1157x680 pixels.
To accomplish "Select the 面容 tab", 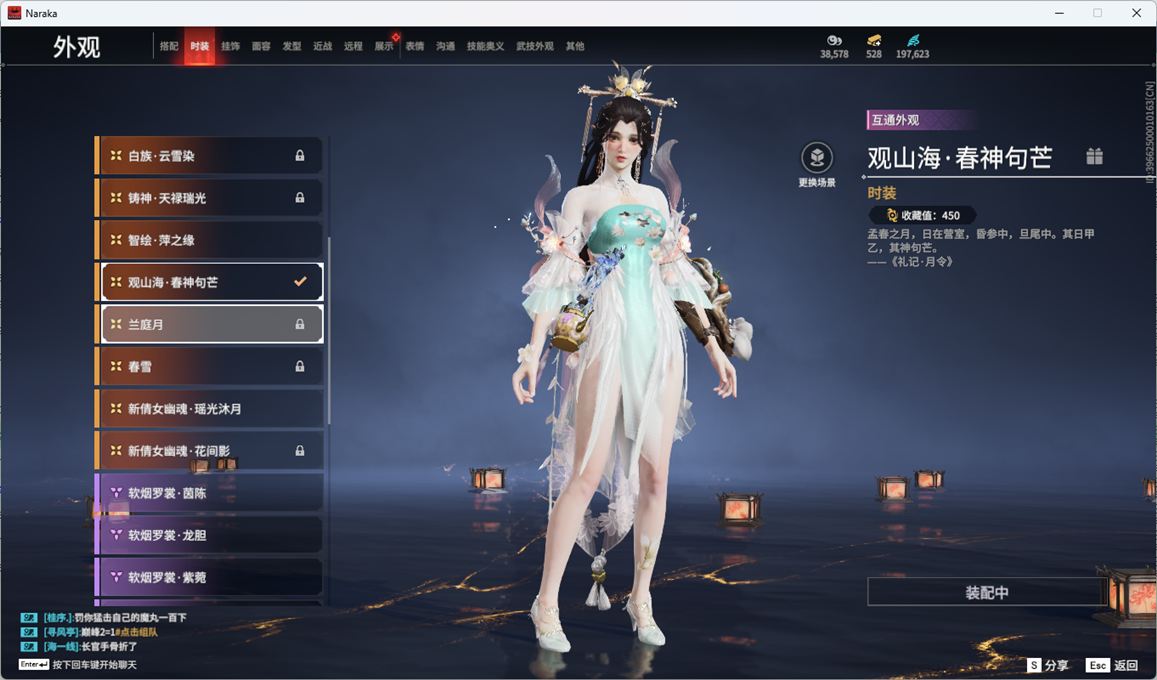I will pyautogui.click(x=261, y=46).
